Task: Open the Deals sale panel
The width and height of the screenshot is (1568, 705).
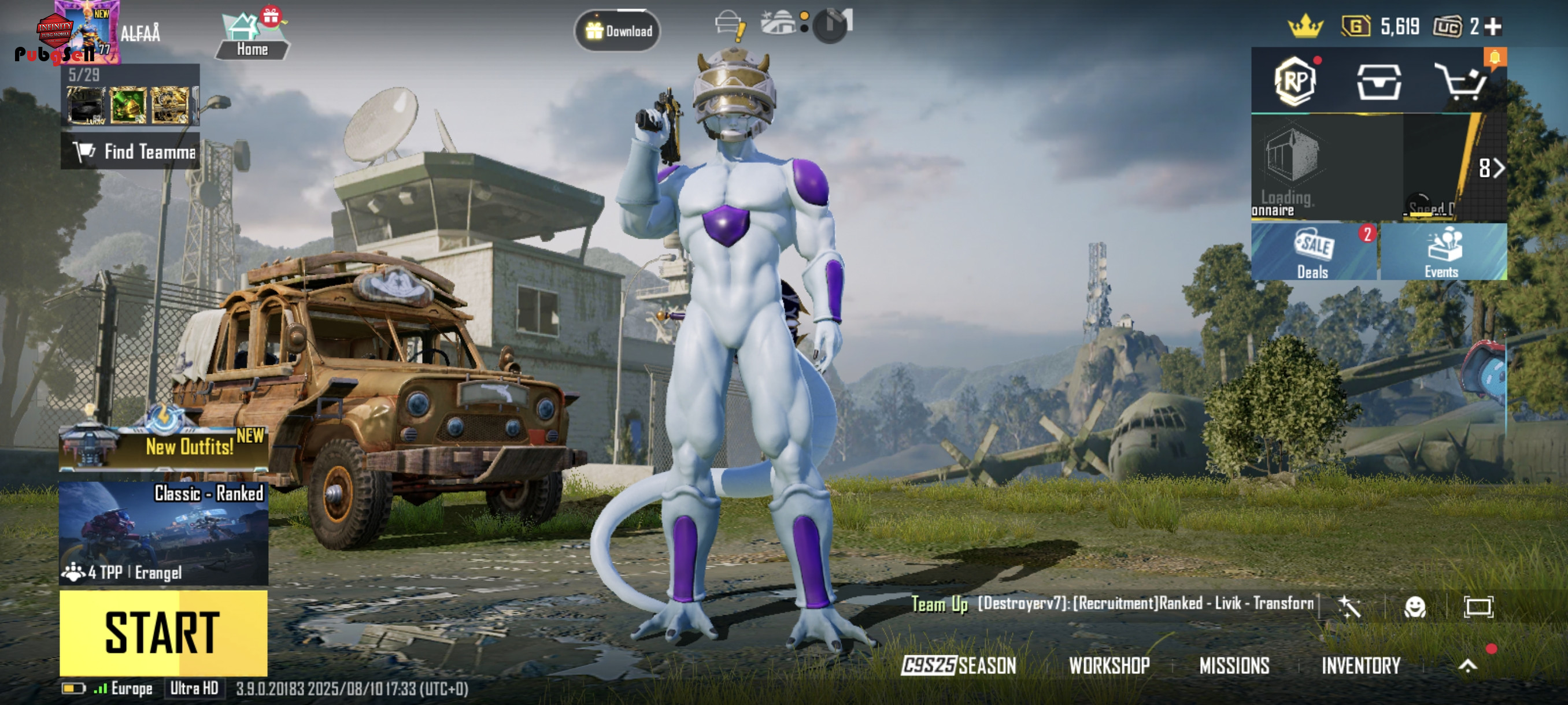Action: click(x=1314, y=252)
